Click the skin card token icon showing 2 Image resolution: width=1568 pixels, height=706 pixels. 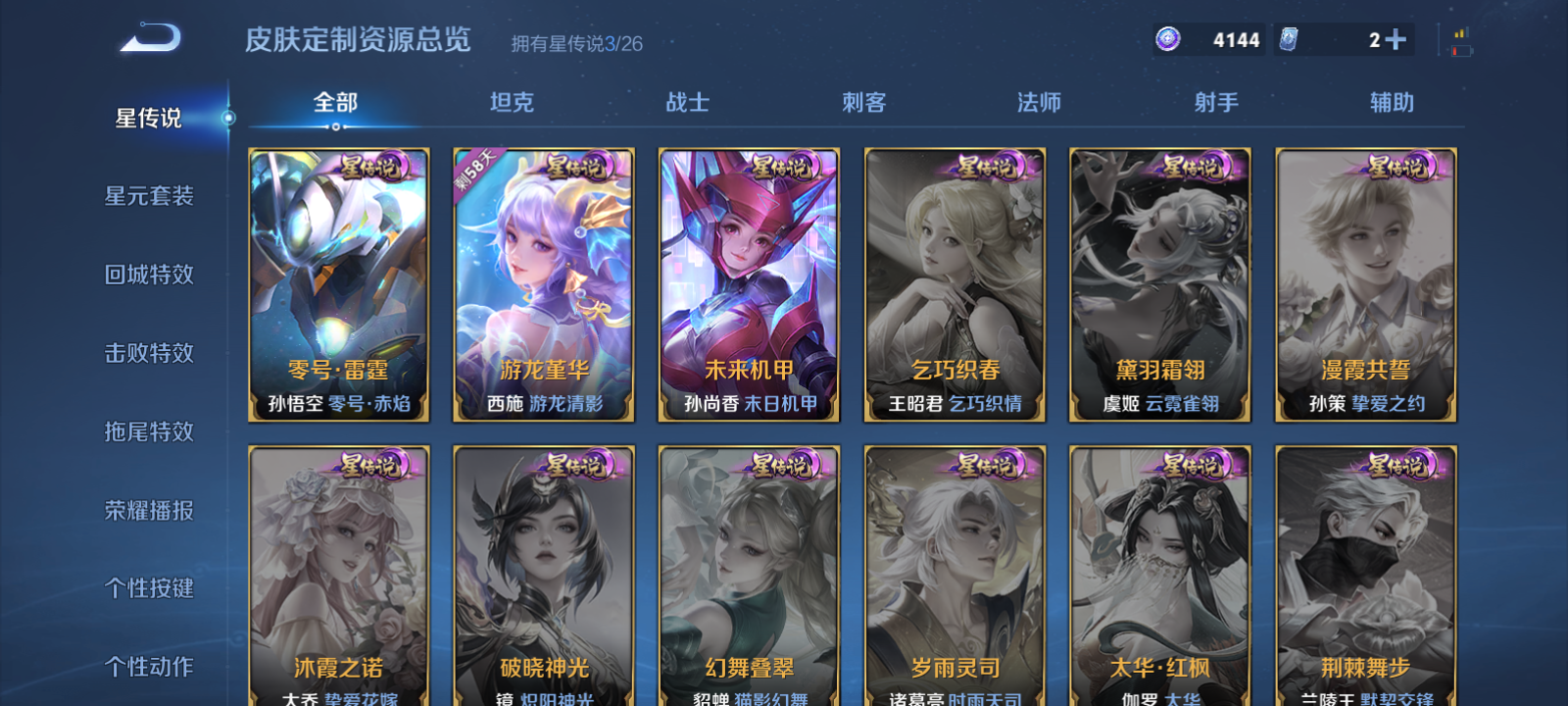1290,37
